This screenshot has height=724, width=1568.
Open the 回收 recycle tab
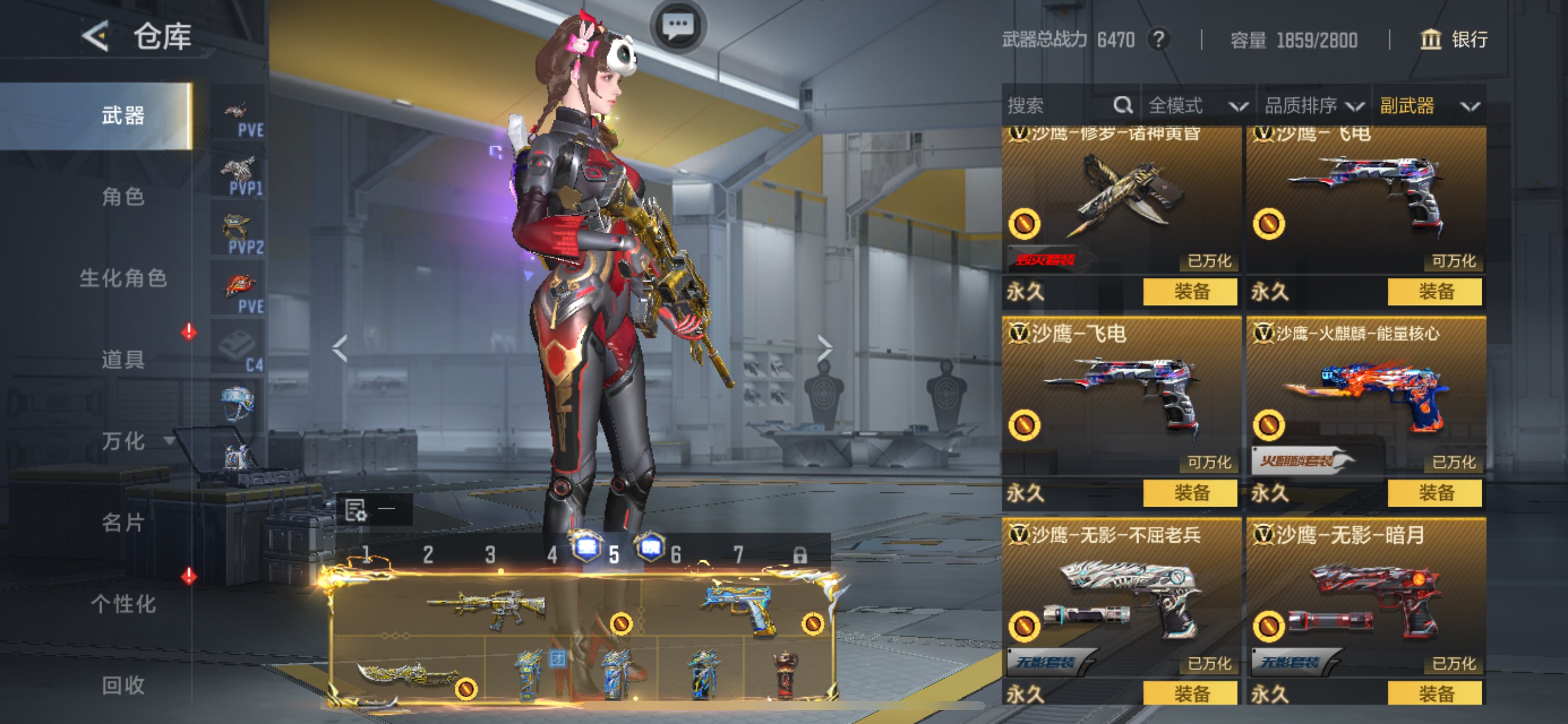pos(123,685)
